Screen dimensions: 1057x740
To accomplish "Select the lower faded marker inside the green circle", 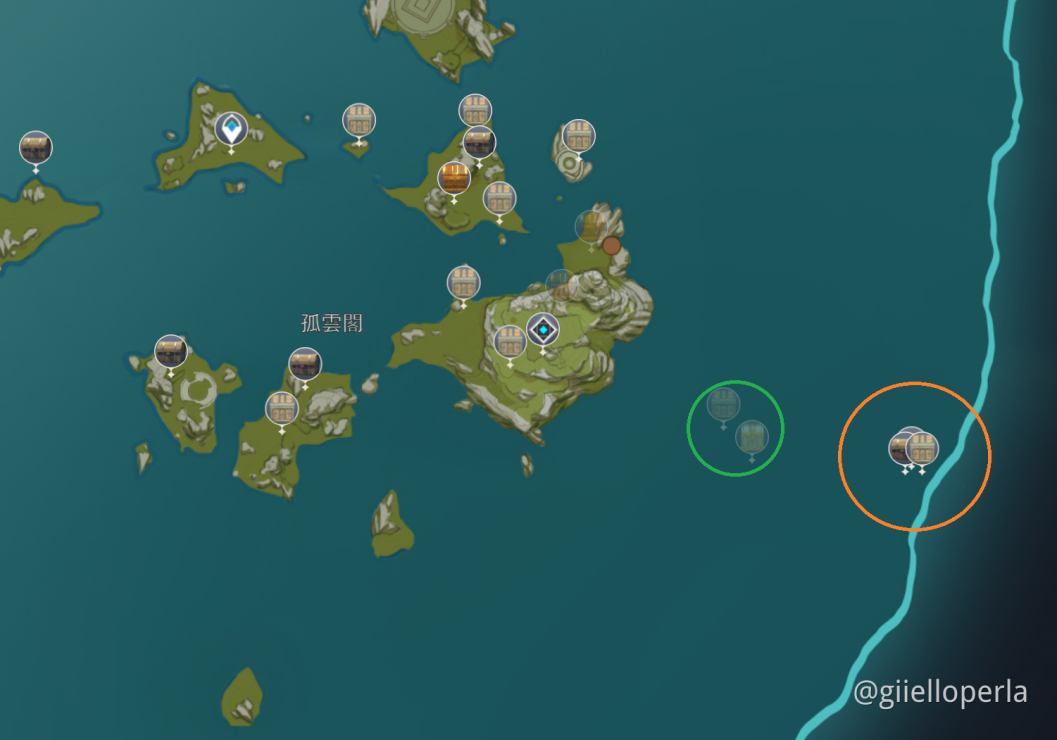I will click(x=752, y=437).
